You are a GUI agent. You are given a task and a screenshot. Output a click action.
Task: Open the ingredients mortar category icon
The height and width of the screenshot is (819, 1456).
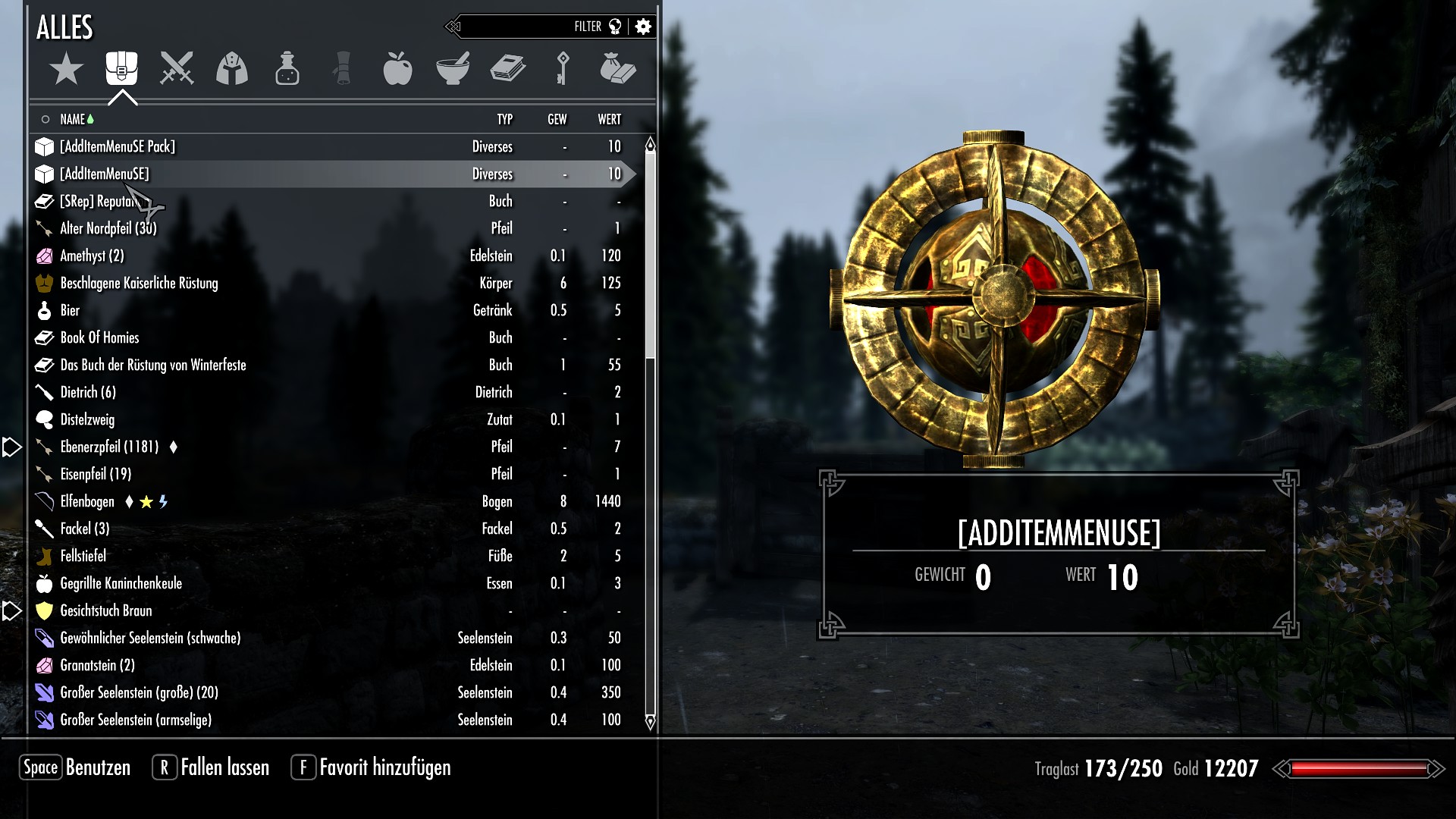click(x=453, y=69)
